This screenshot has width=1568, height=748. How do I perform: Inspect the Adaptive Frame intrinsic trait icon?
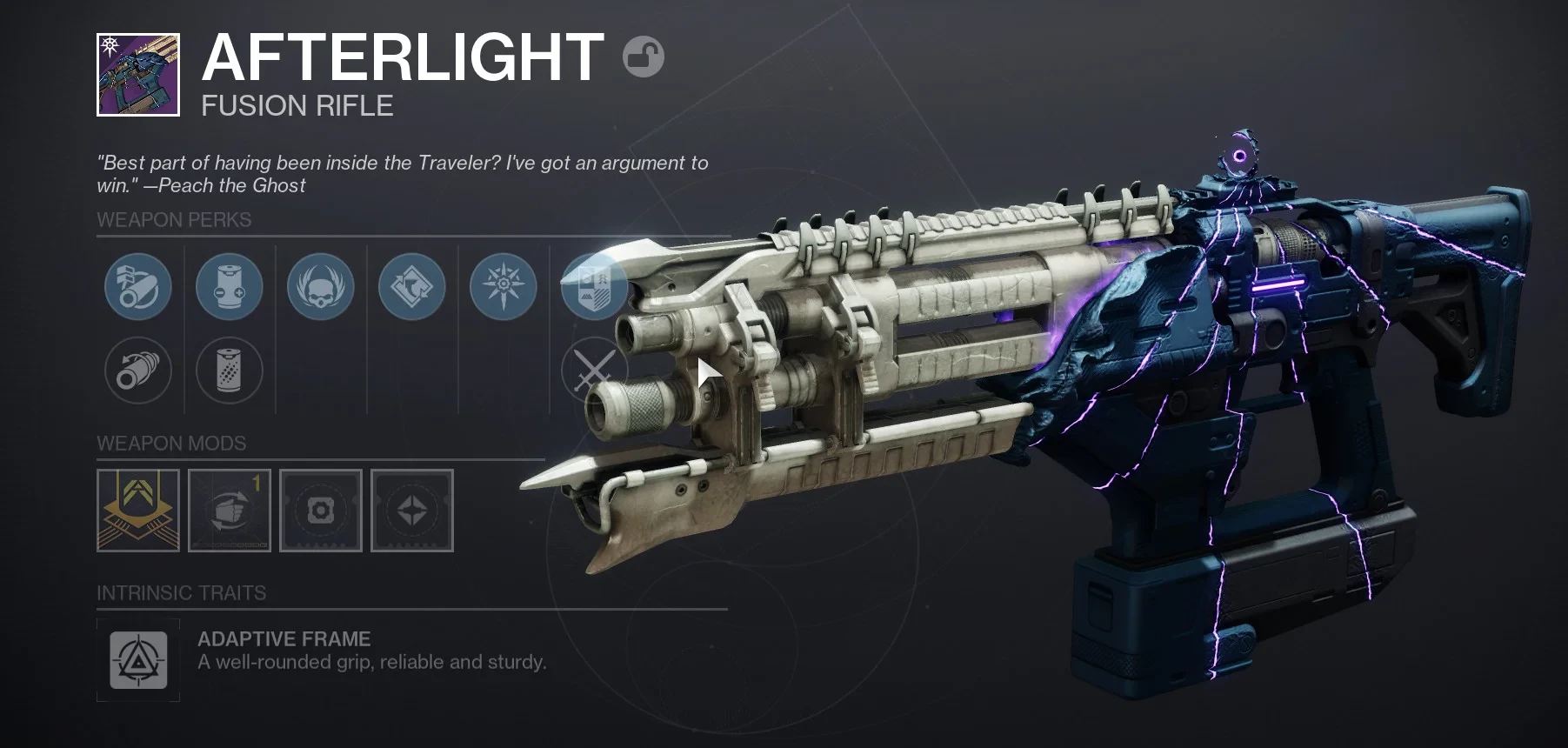(x=138, y=660)
